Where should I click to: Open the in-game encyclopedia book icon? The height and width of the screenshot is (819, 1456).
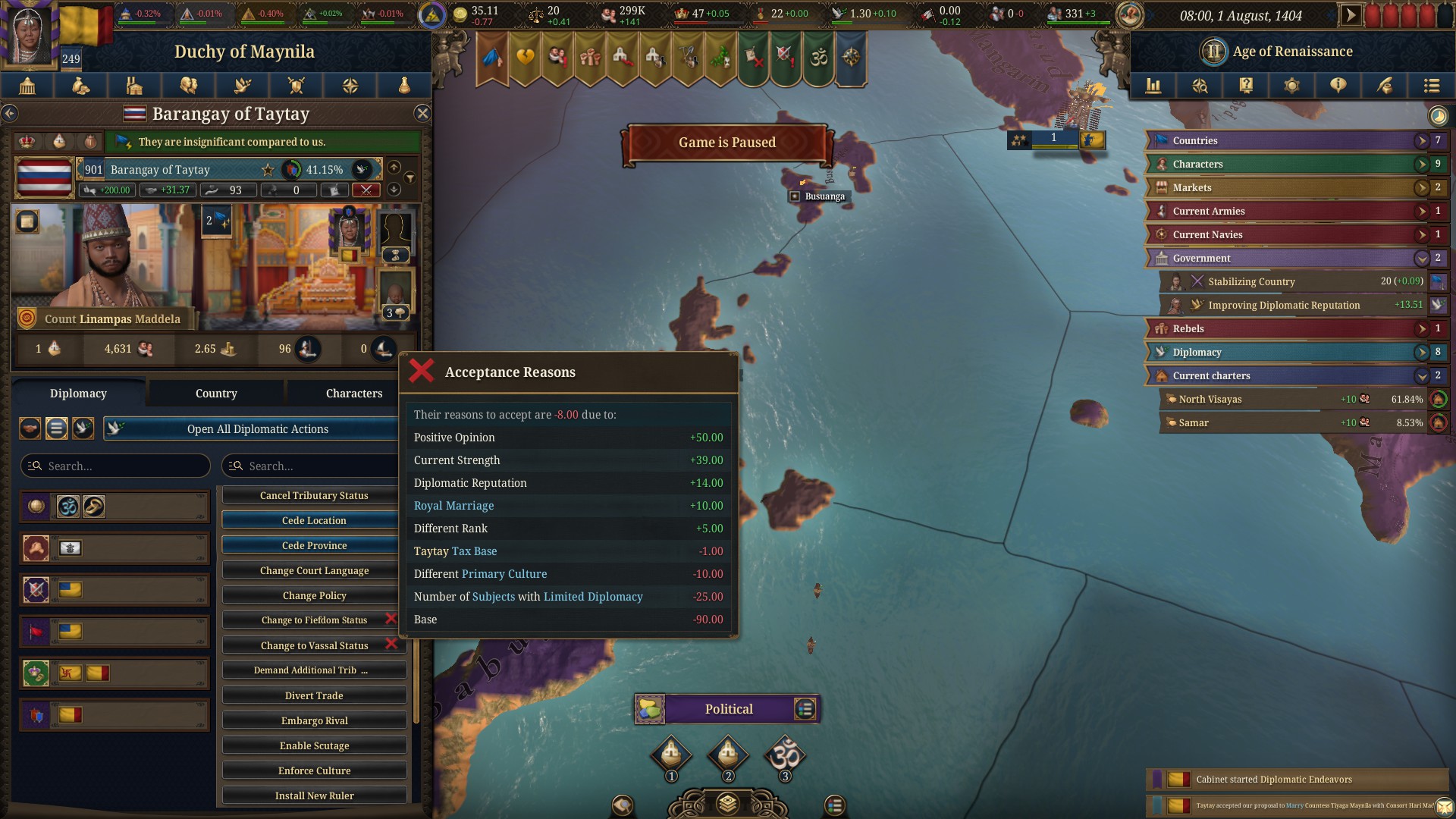point(1246,86)
